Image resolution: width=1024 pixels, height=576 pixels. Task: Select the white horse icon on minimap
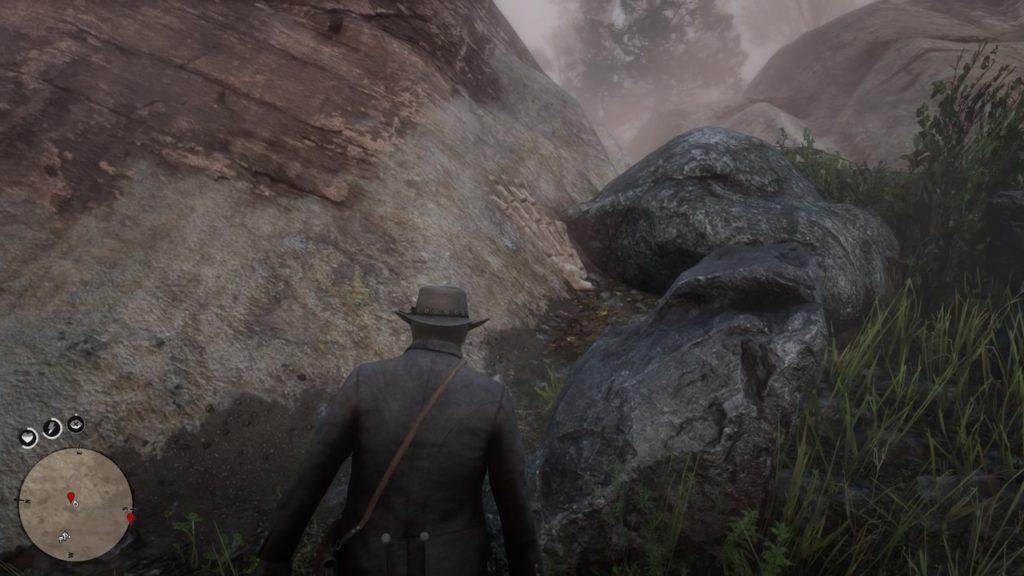click(x=64, y=535)
